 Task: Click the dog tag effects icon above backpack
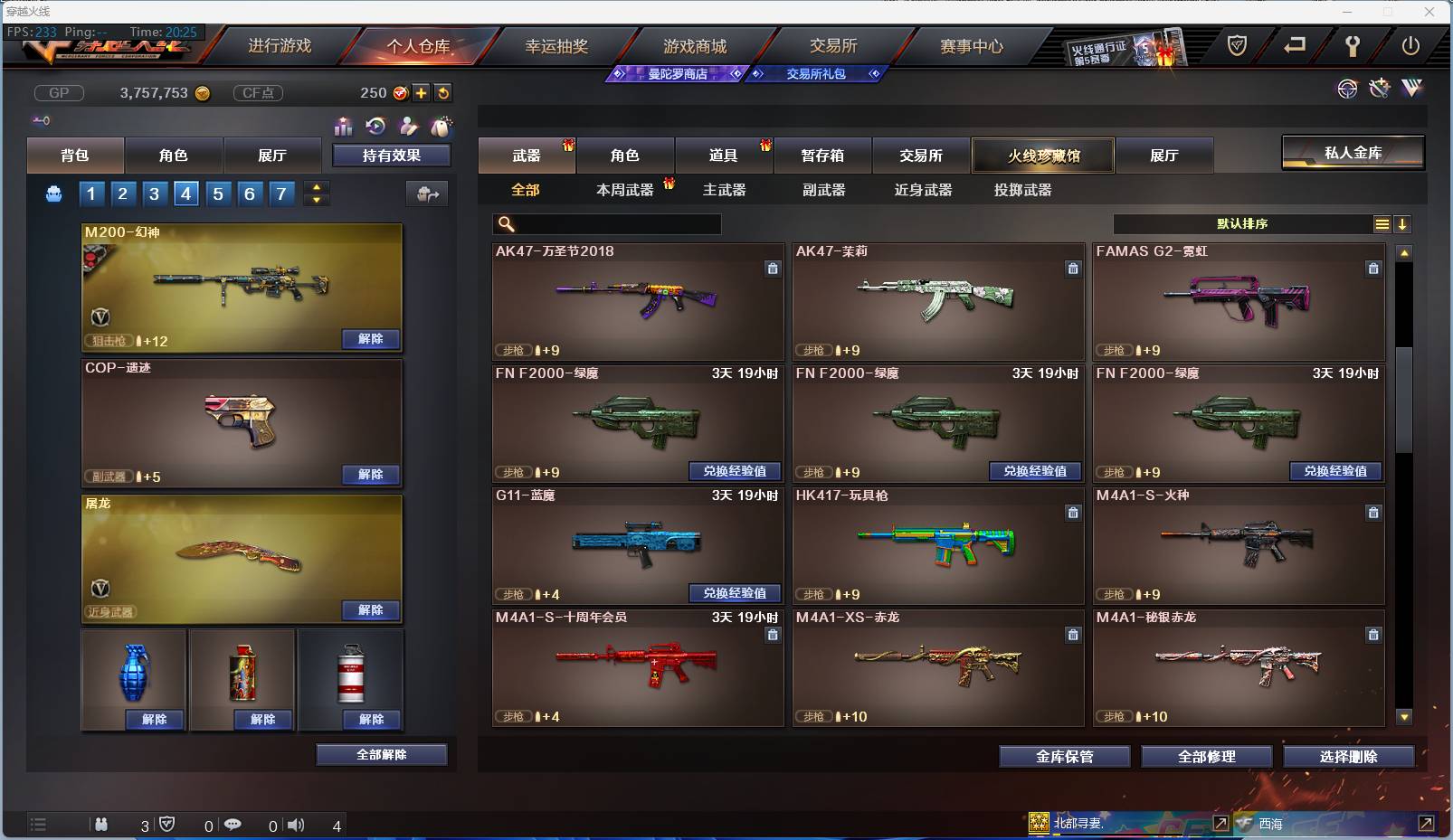[x=442, y=127]
